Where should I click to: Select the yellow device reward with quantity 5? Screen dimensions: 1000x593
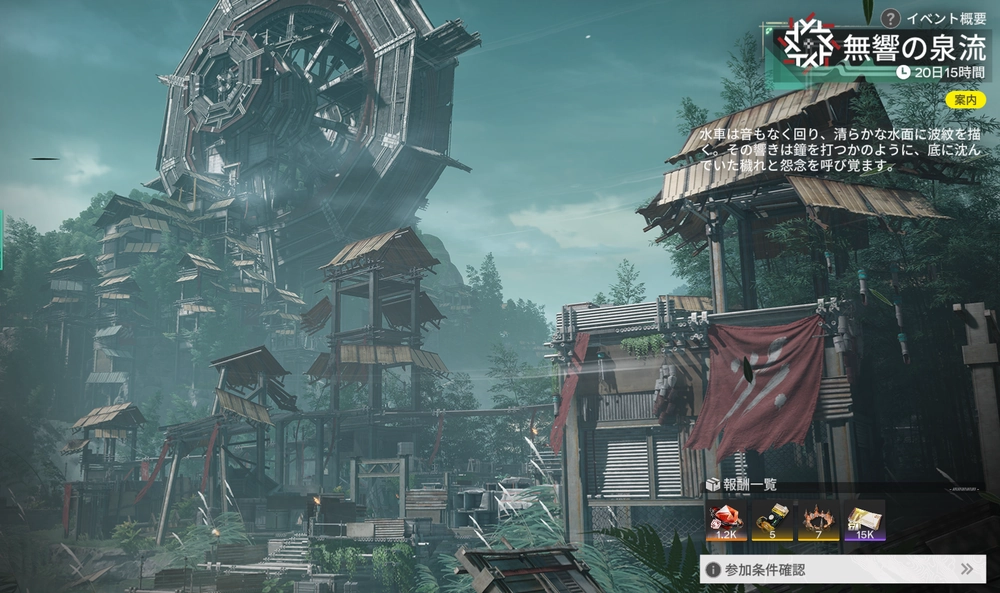point(772,520)
